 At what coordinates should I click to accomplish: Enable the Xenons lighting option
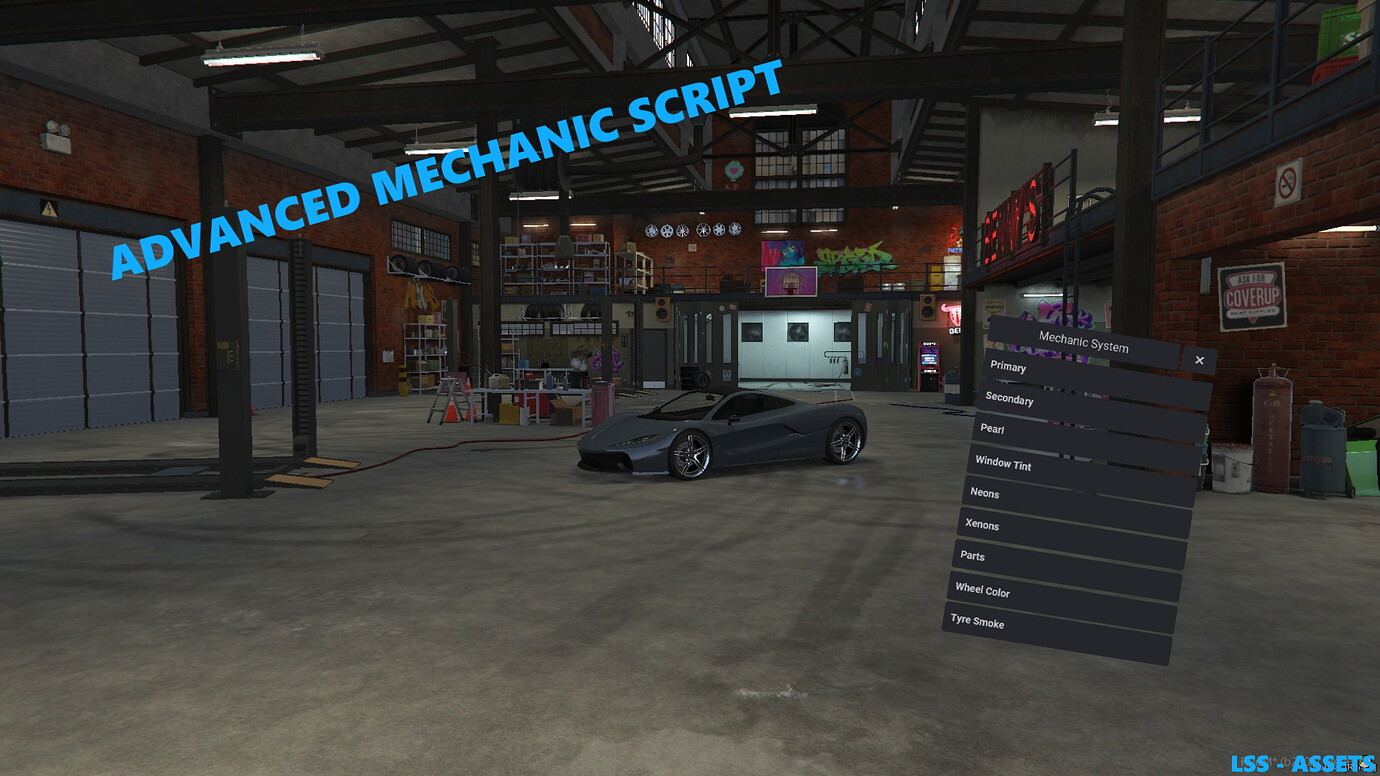click(x=983, y=525)
